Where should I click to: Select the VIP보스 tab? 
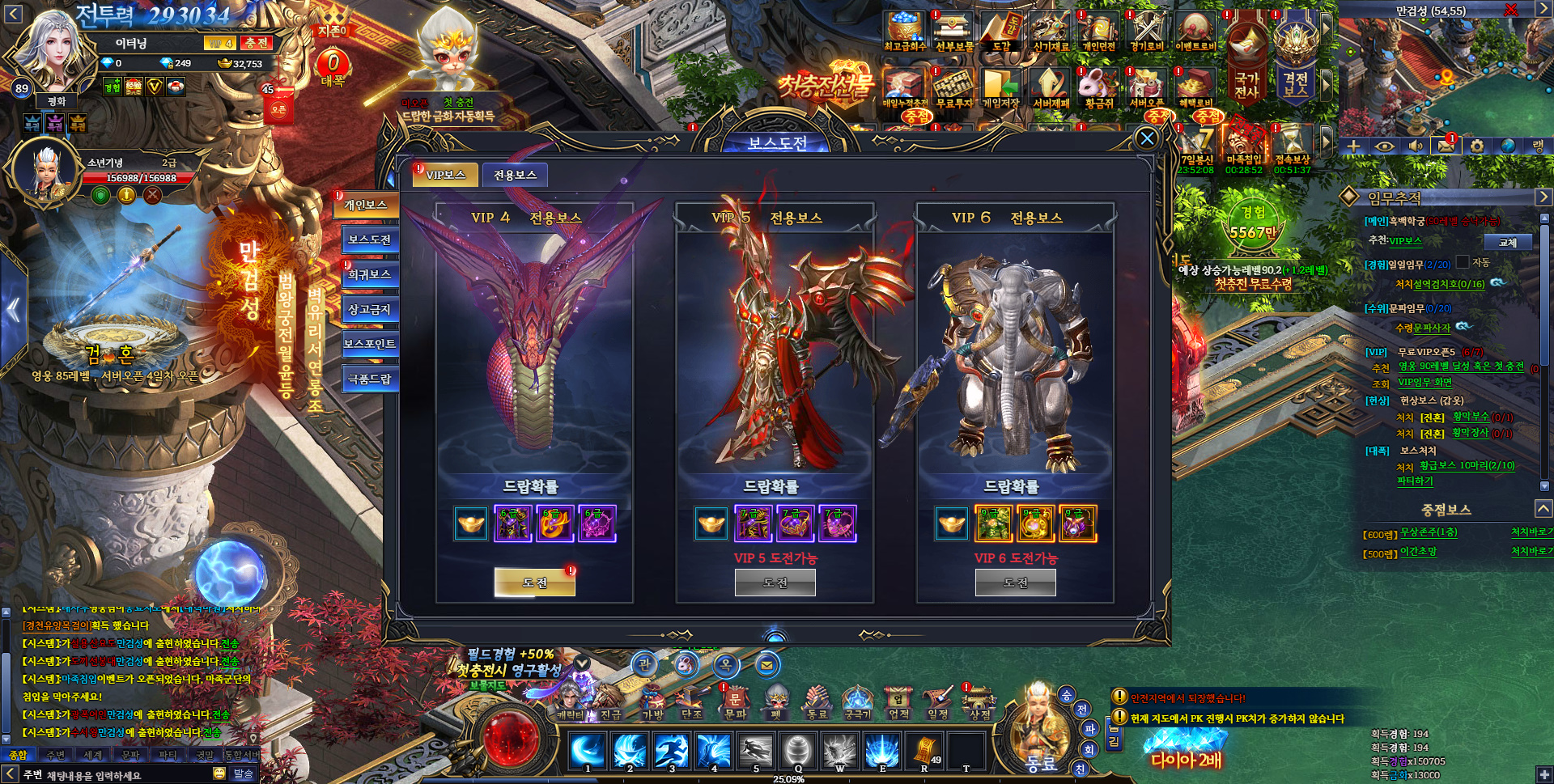click(444, 175)
